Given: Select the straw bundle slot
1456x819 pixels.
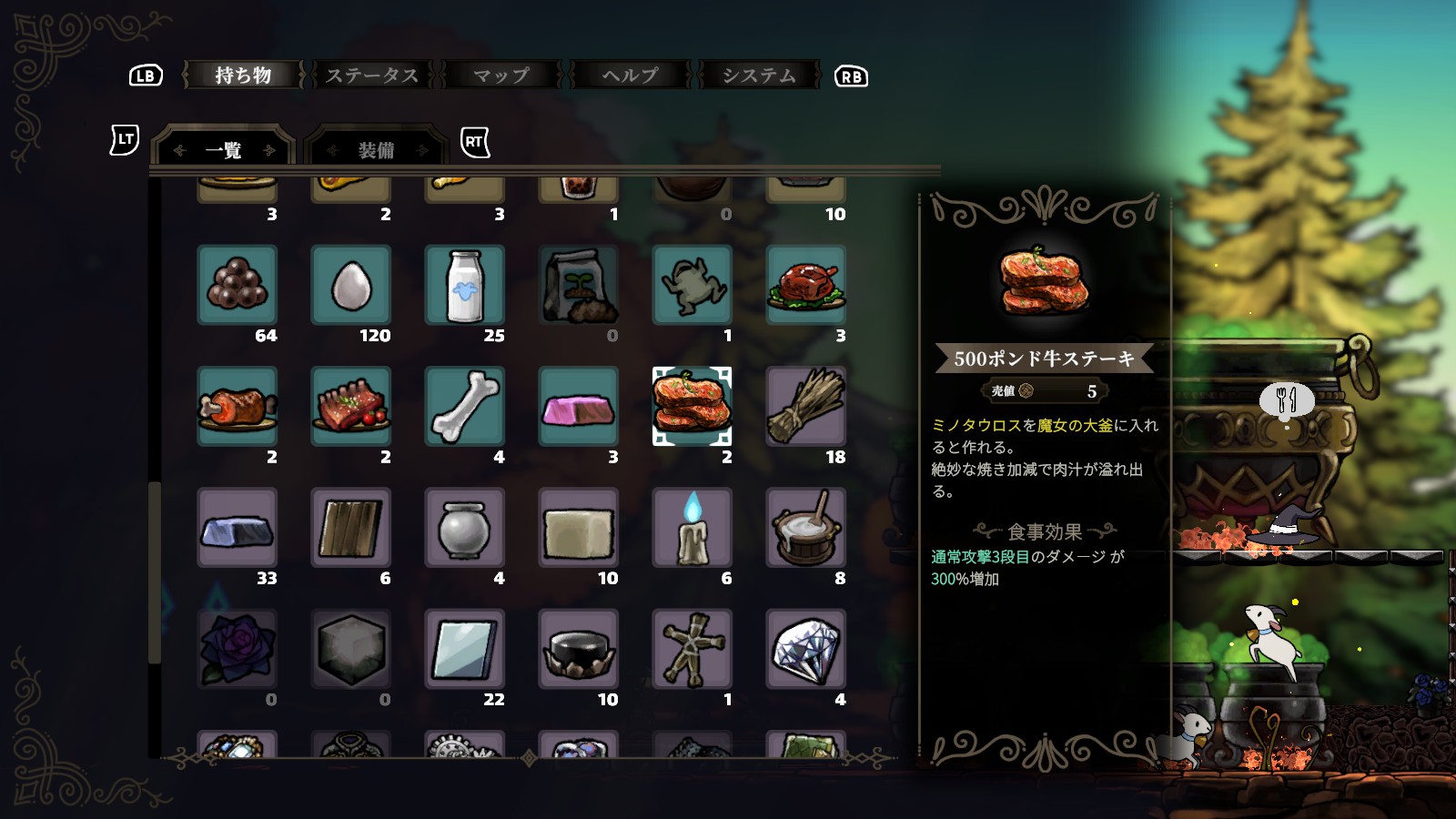Looking at the screenshot, I should pos(806,406).
